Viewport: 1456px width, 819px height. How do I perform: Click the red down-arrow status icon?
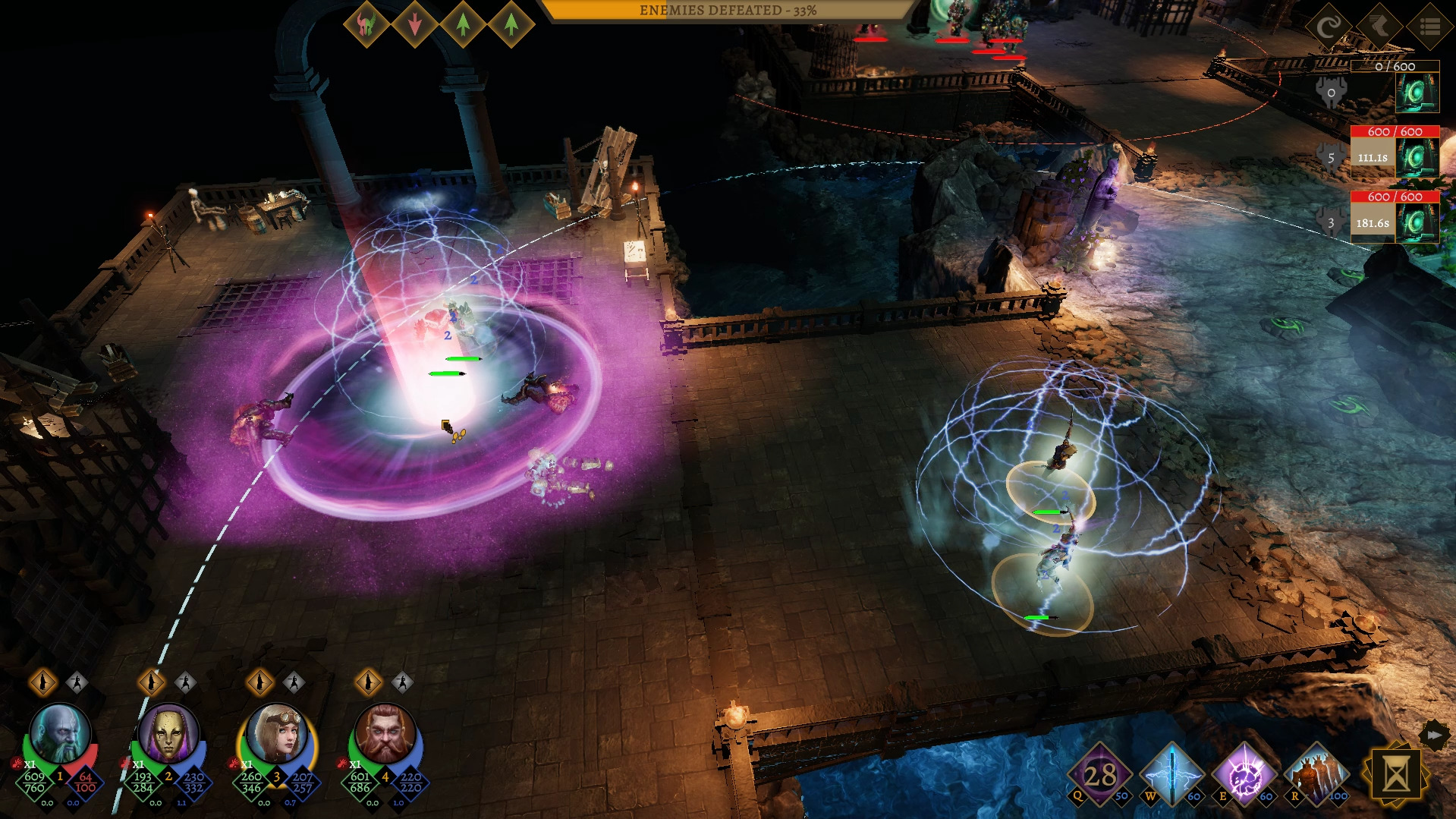coord(415,25)
